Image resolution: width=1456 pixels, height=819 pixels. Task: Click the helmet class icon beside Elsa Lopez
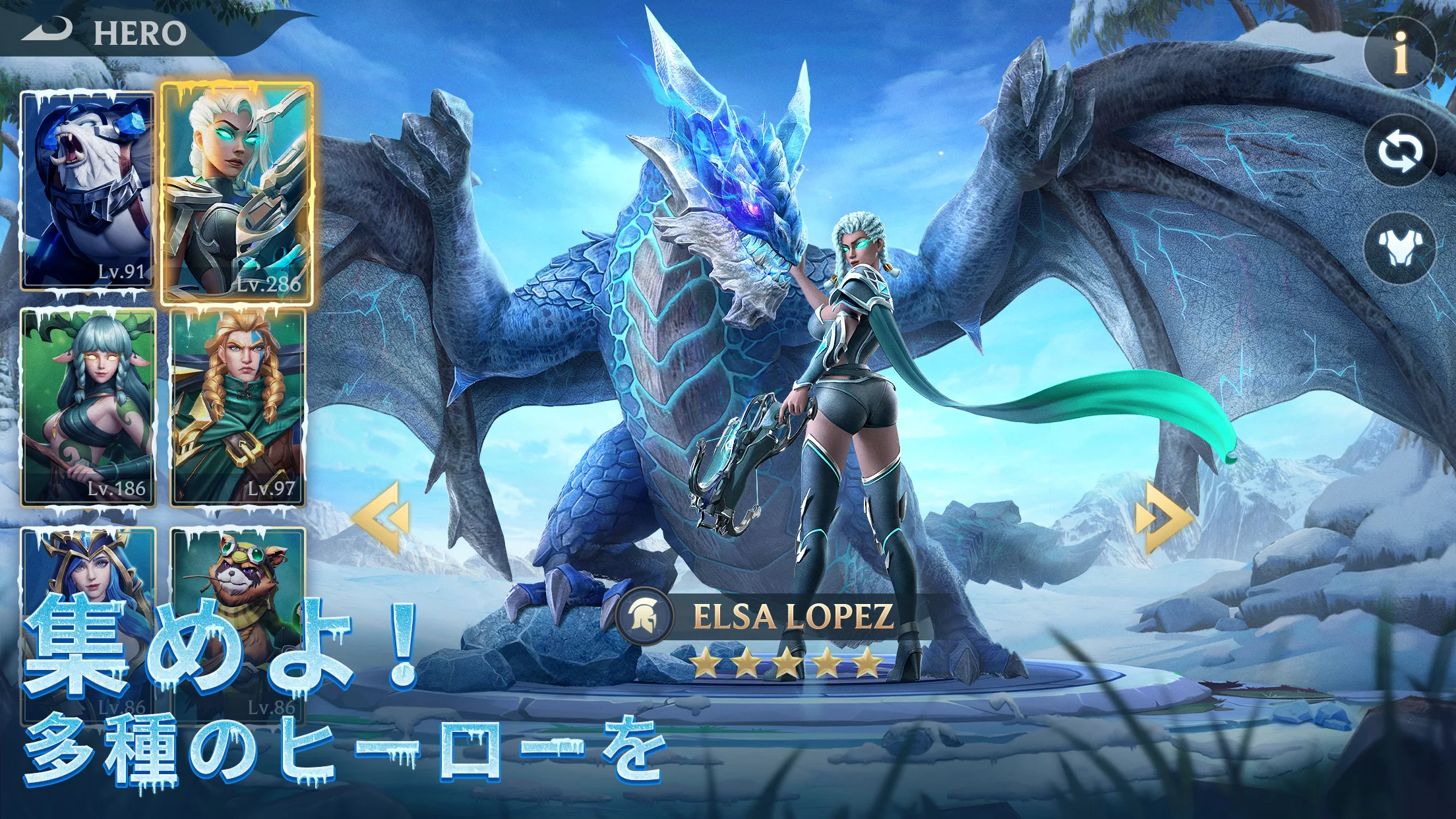coord(645,617)
